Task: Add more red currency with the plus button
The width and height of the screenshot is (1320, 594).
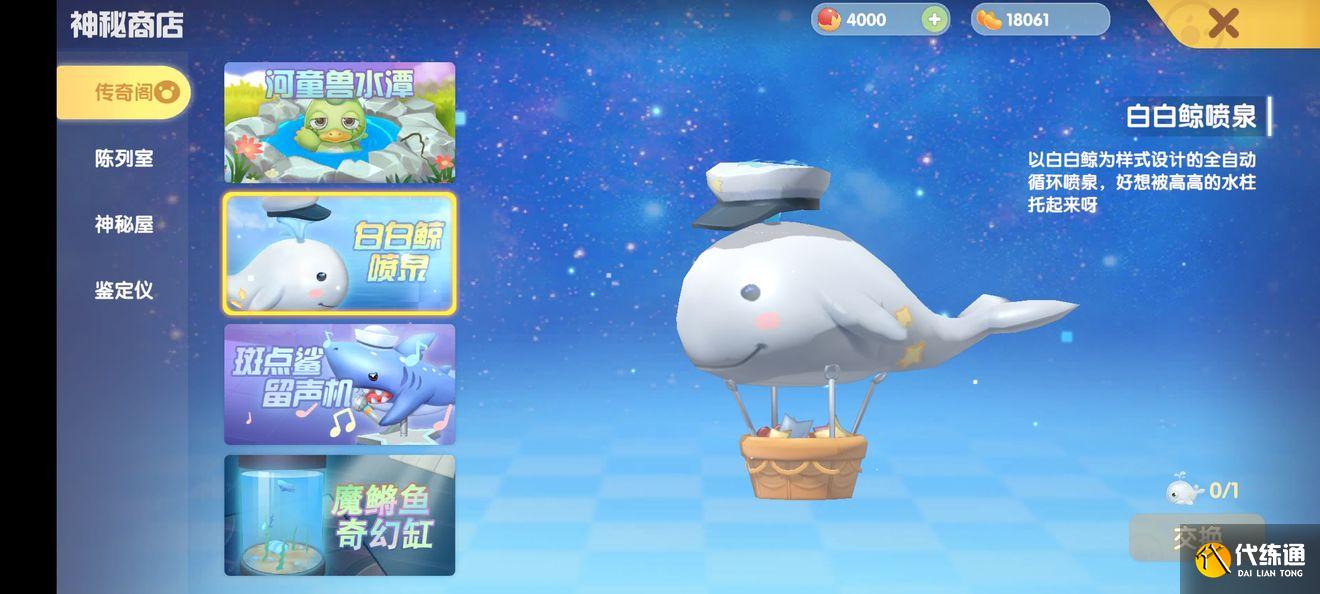Action: click(934, 19)
